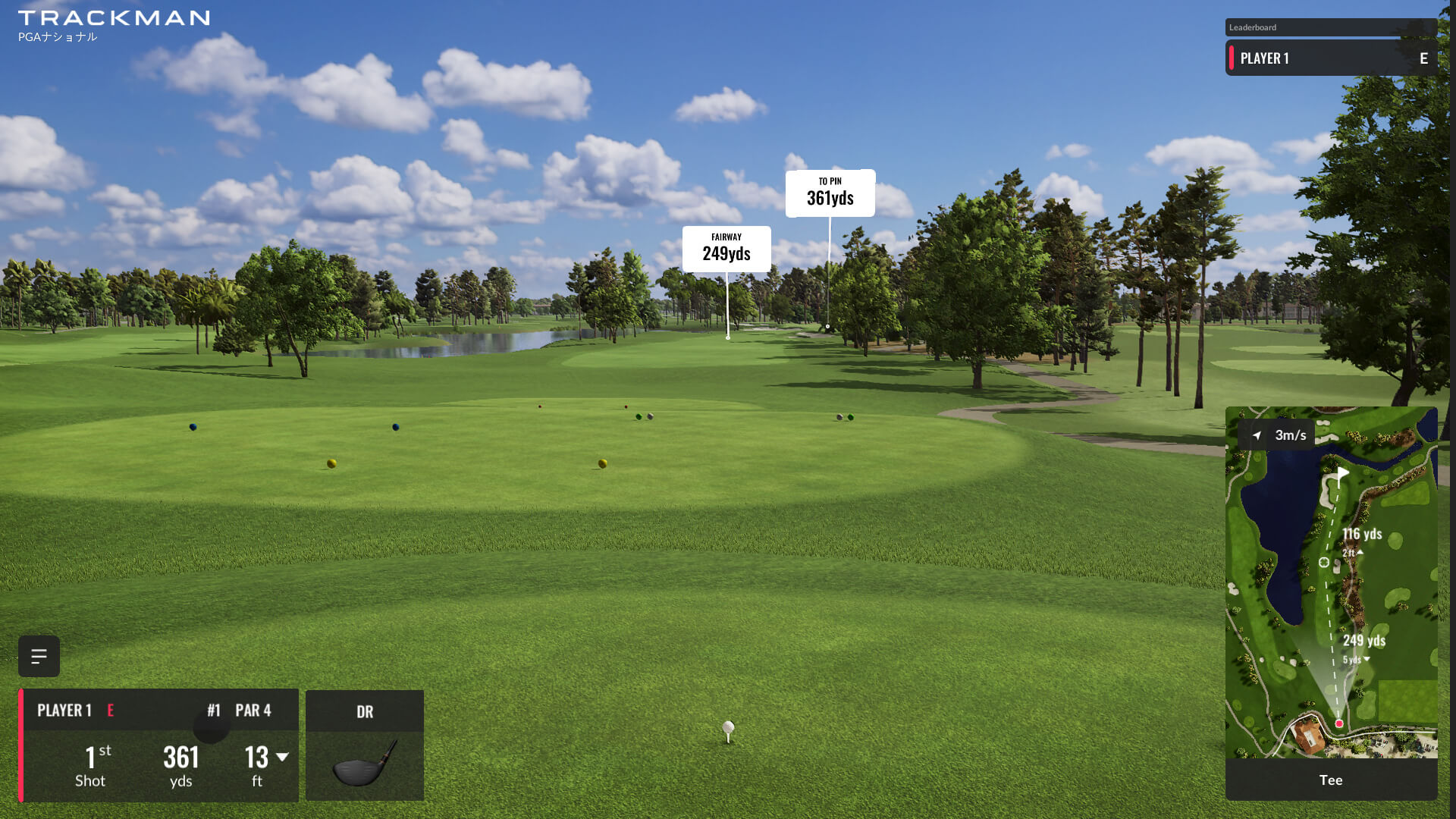Expand the 13 ft elevation dropdown arrow
1456x819 pixels.
point(282,757)
